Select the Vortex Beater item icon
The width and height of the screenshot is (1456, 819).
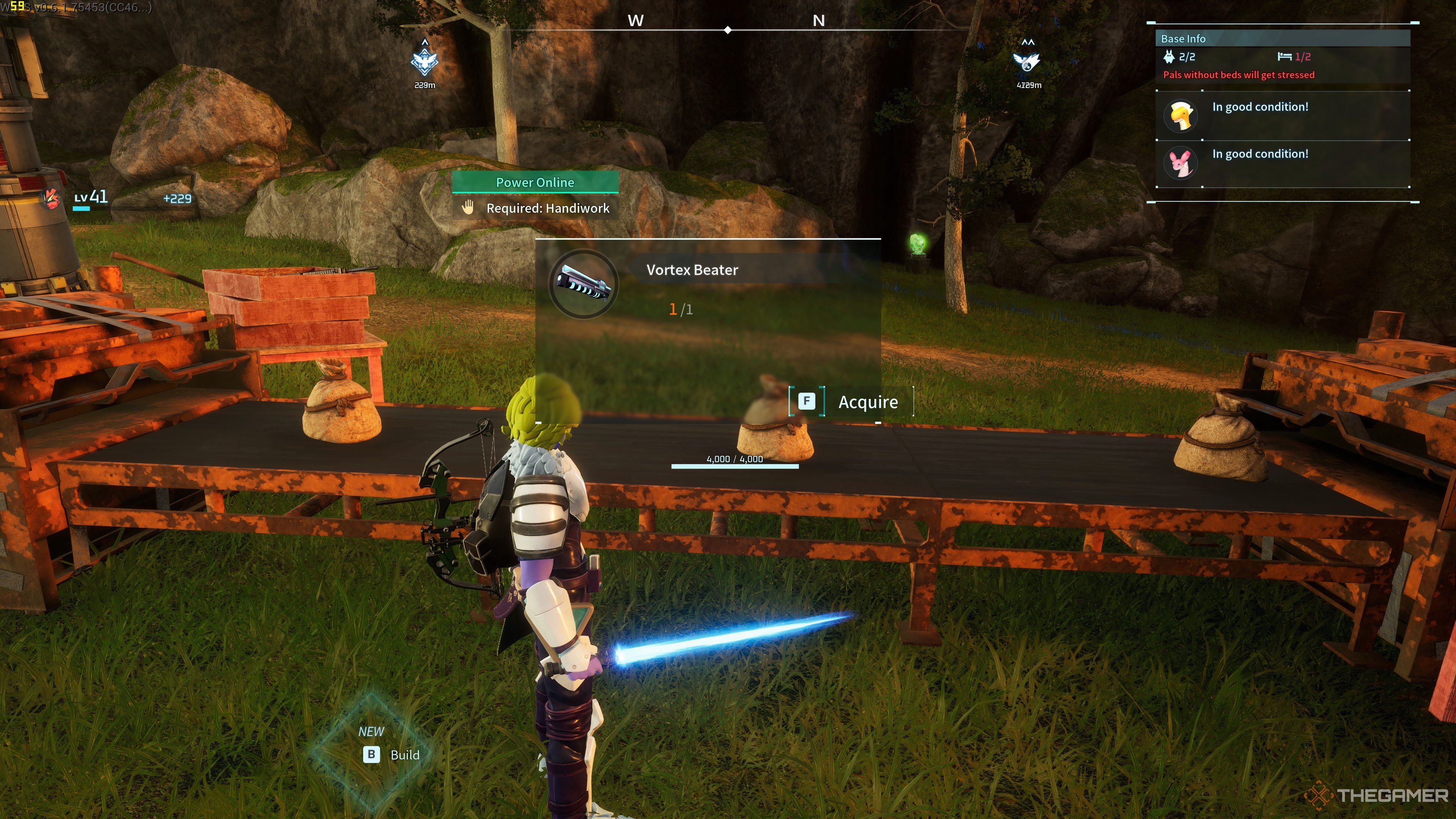tap(583, 284)
